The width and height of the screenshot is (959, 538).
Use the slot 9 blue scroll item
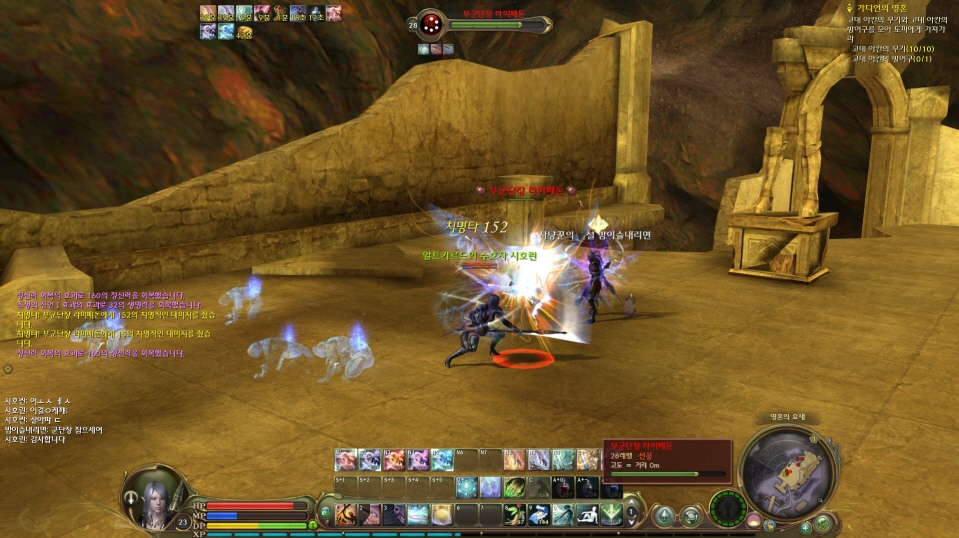(x=539, y=514)
